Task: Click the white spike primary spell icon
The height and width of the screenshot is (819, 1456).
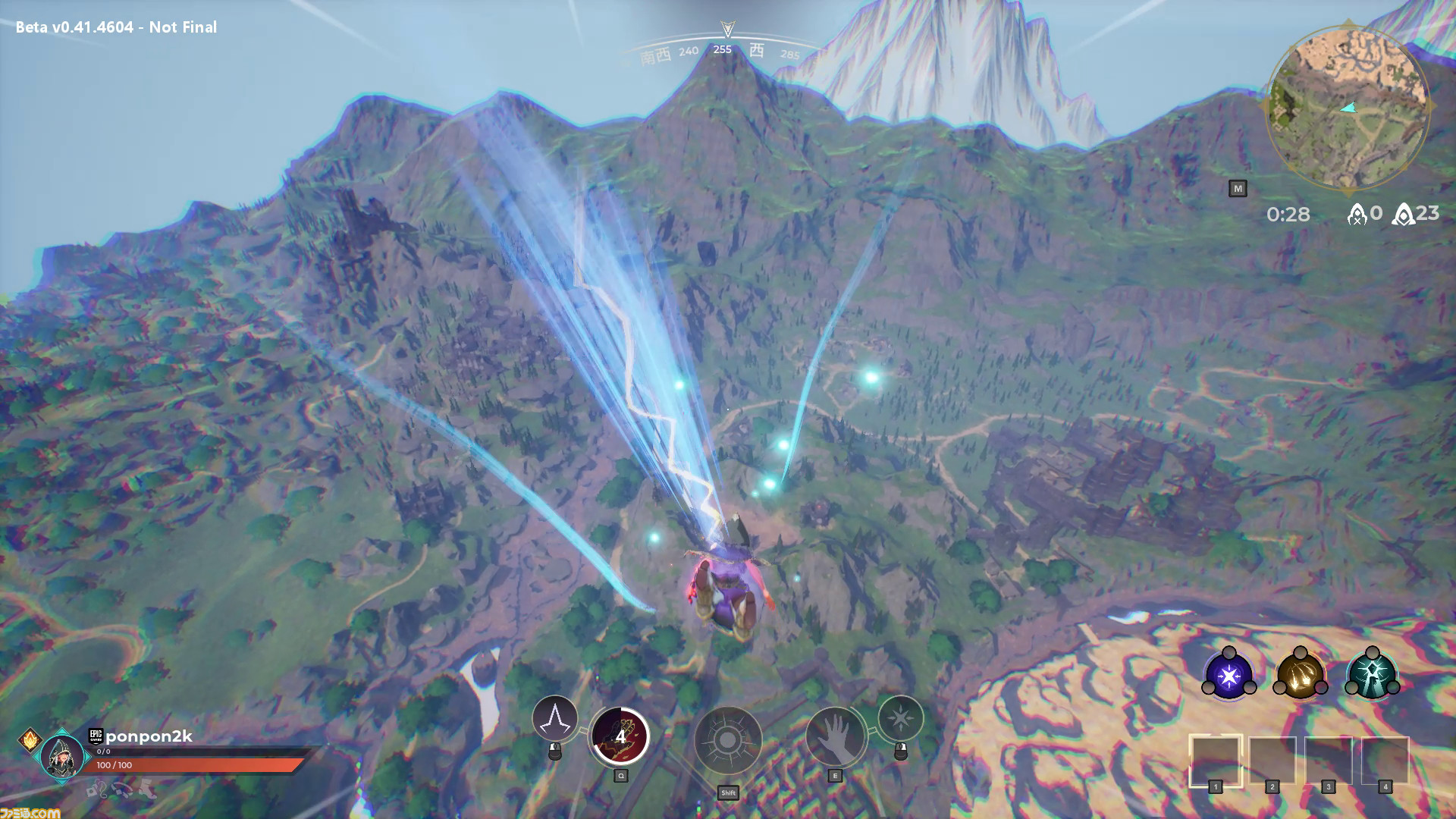Action: pos(555,719)
